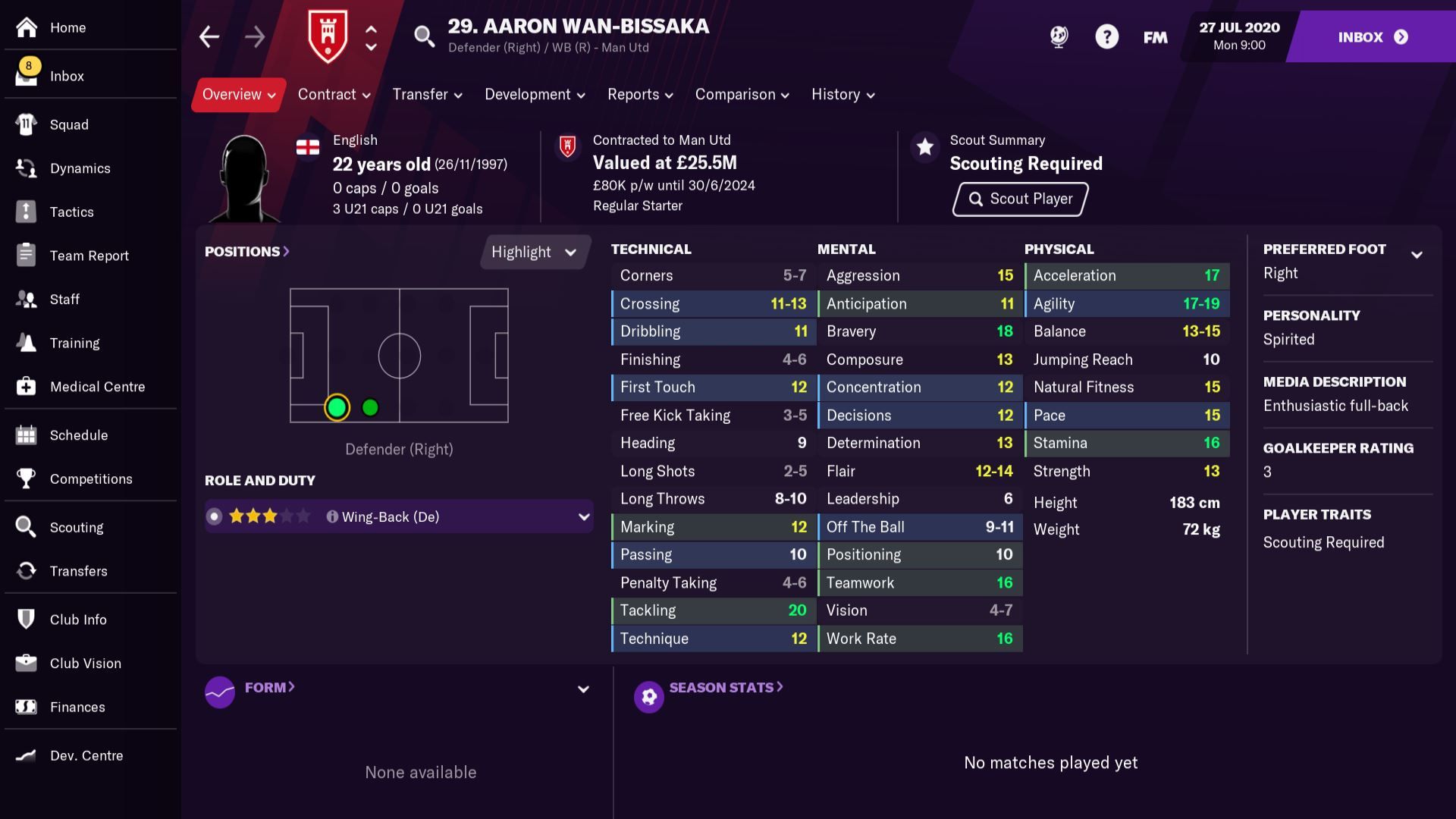
Task: Collapse the Form panel chevron
Action: [x=582, y=689]
